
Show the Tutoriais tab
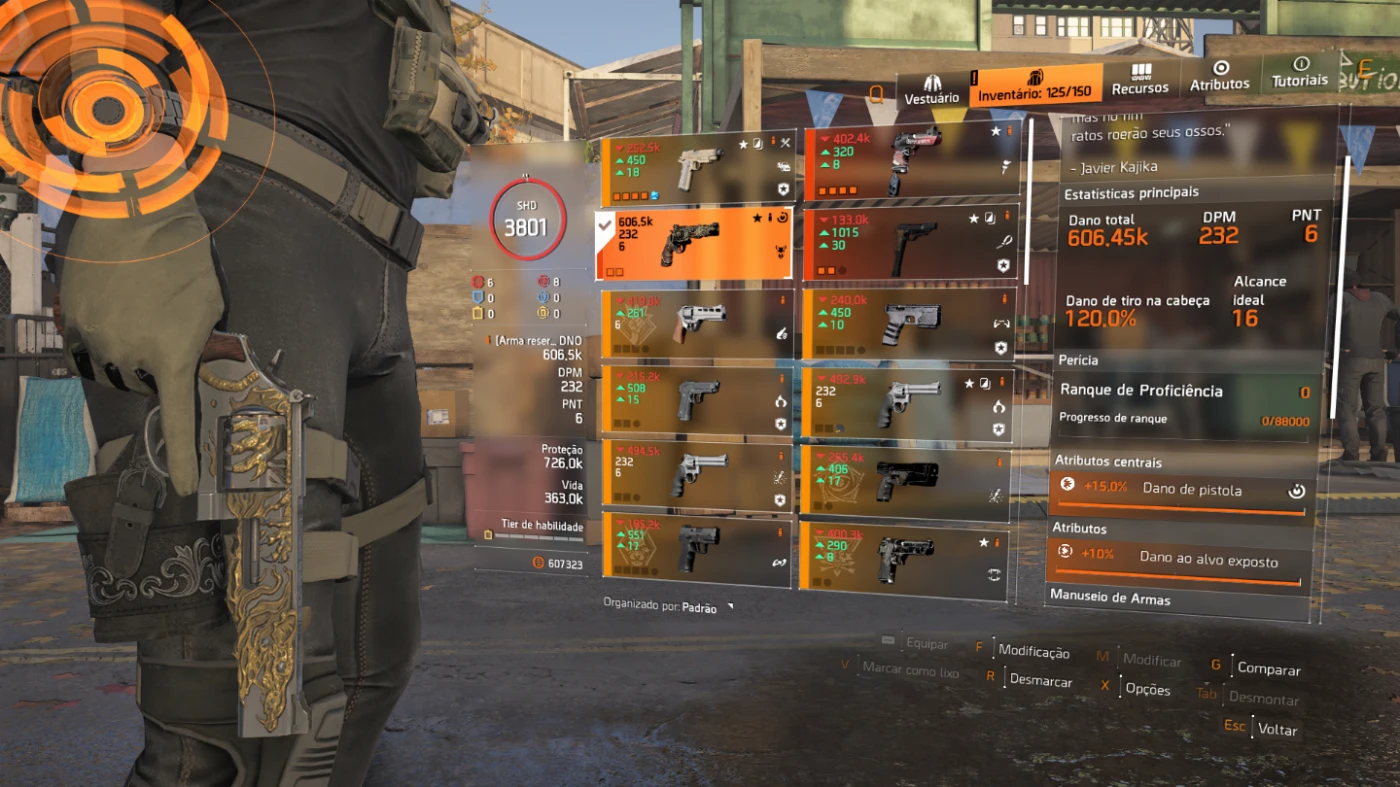click(1300, 72)
